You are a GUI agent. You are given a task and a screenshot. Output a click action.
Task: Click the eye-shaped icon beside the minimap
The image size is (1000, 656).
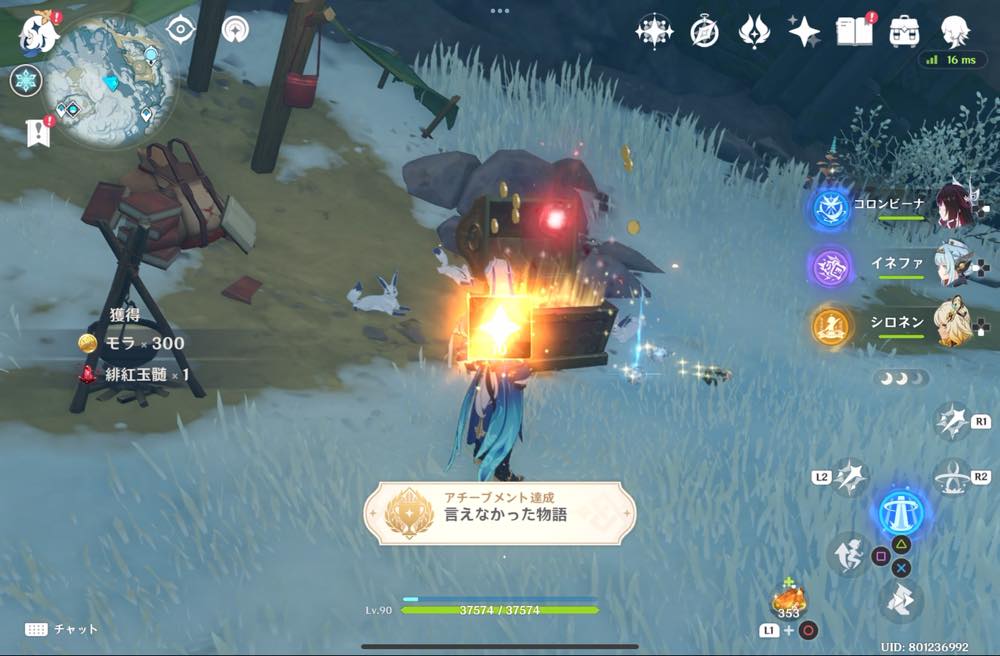click(x=180, y=30)
